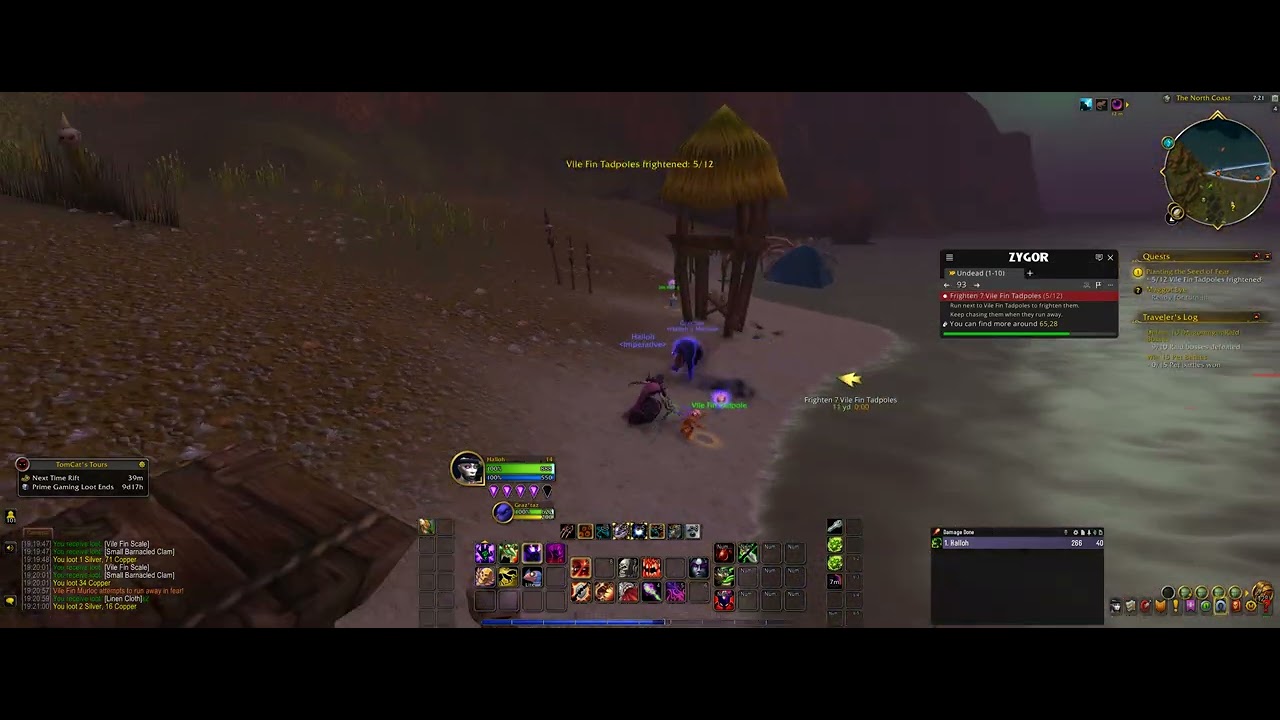Select the pet portrait below the player frame
This screenshot has width=1280, height=720.
pos(503,512)
